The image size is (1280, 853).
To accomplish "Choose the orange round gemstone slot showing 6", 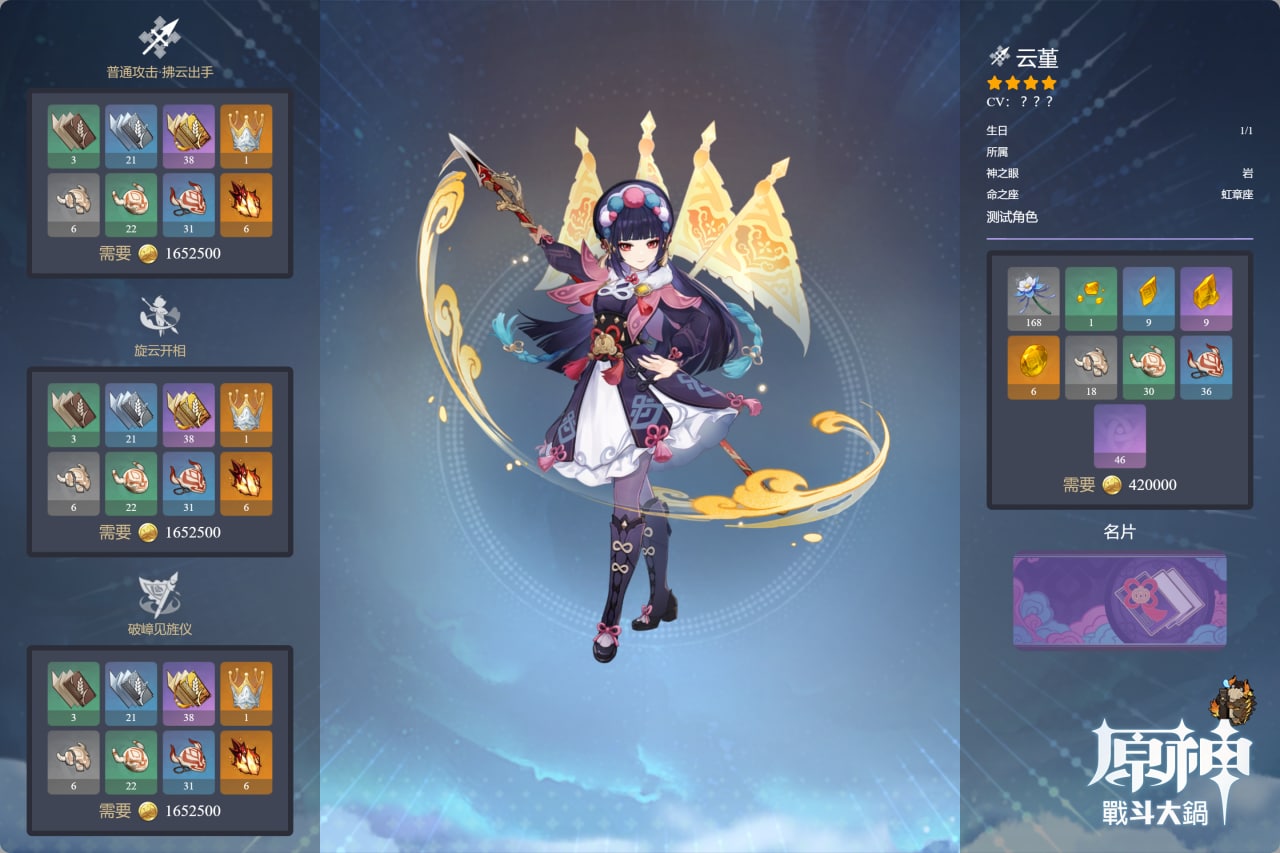I will coord(1033,367).
